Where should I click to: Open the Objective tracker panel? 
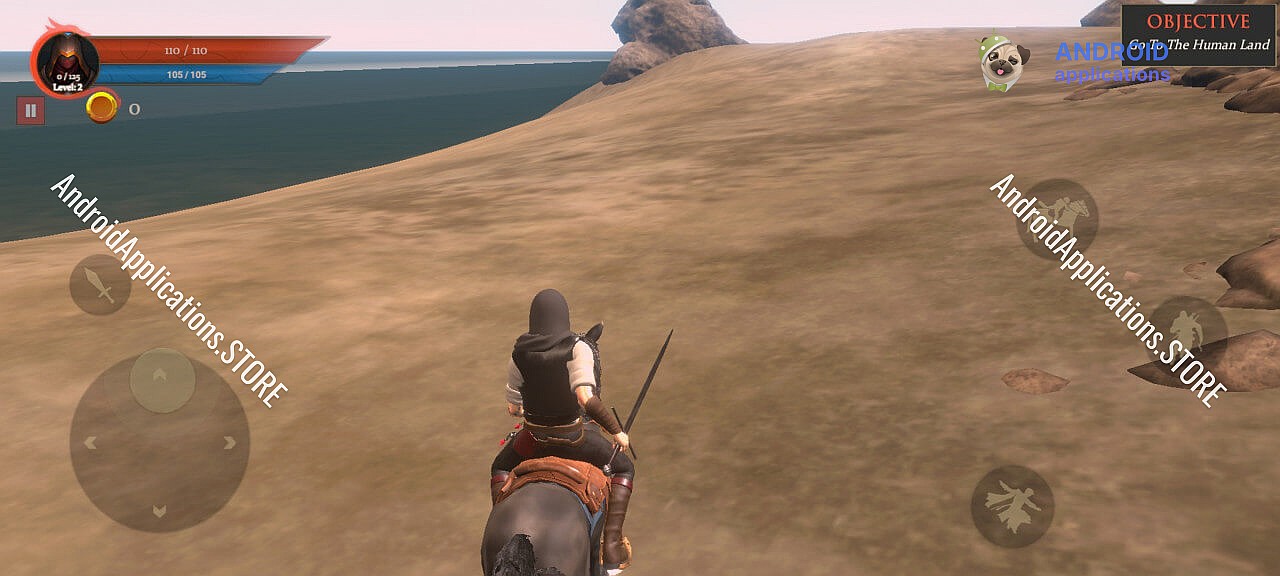(1198, 34)
